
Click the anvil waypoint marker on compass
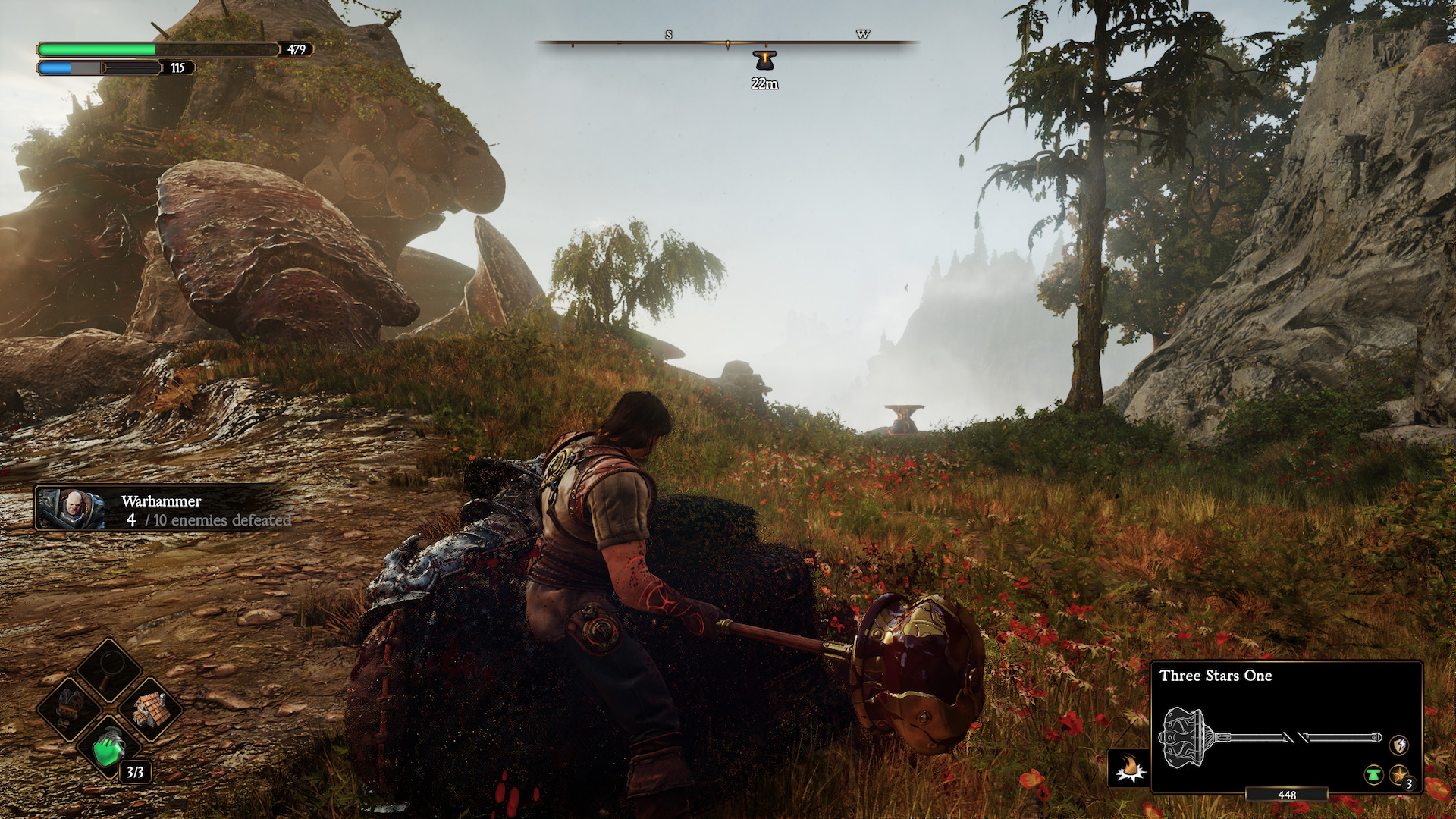(x=764, y=59)
